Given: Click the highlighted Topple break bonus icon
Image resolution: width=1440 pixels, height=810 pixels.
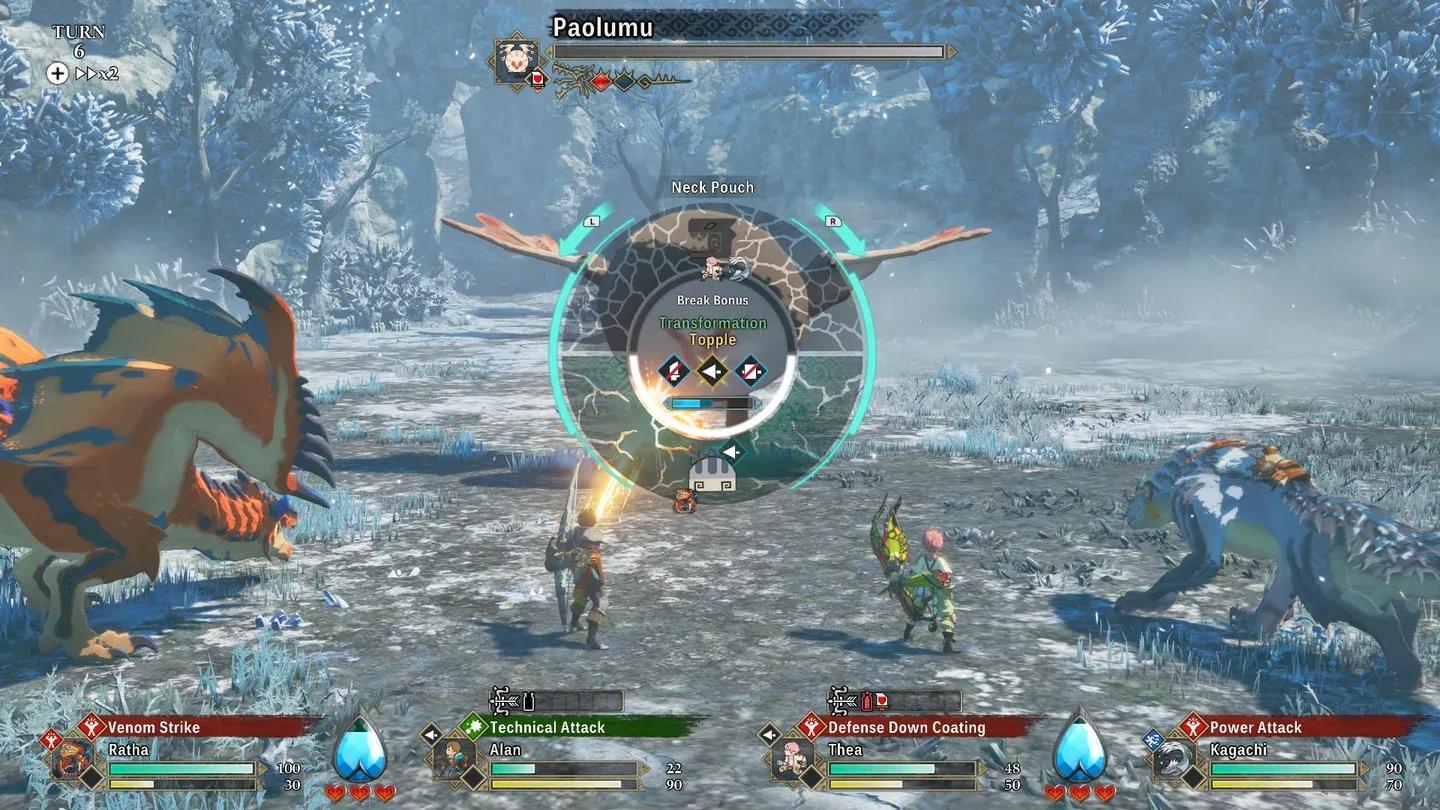Looking at the screenshot, I should point(712,370).
